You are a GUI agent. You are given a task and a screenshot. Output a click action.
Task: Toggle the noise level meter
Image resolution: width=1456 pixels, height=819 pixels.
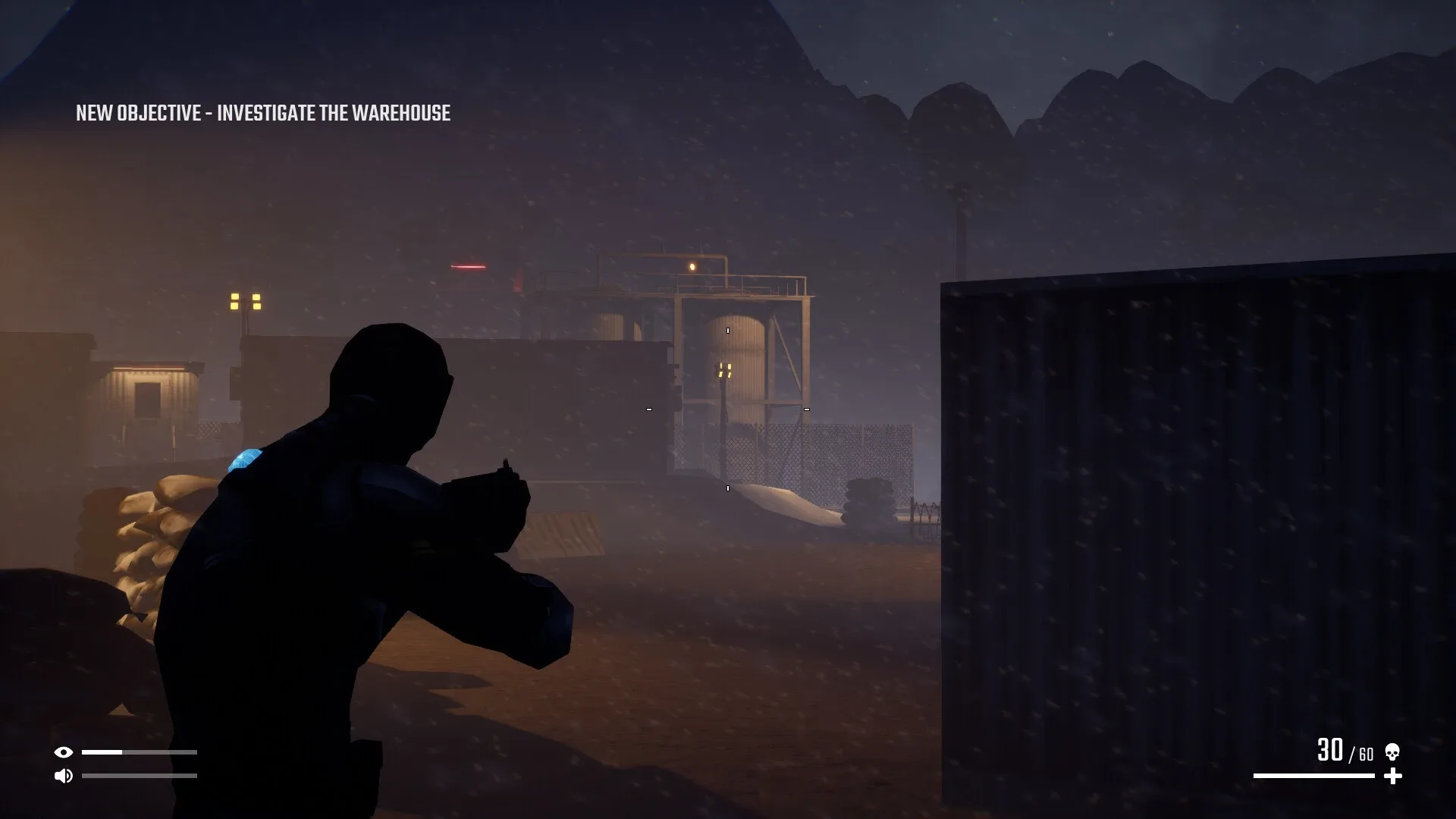click(140, 776)
